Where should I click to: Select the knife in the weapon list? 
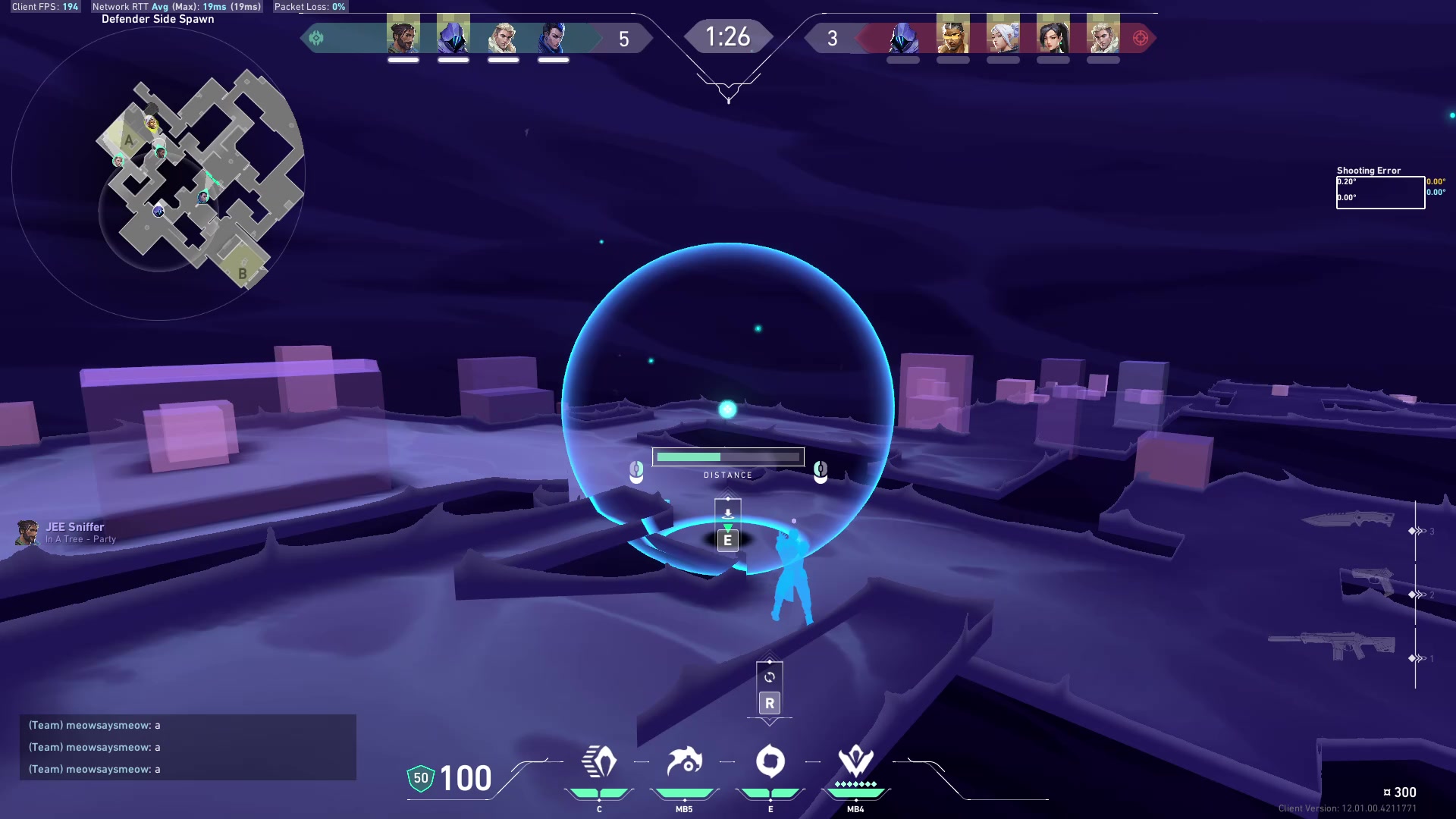(1348, 519)
